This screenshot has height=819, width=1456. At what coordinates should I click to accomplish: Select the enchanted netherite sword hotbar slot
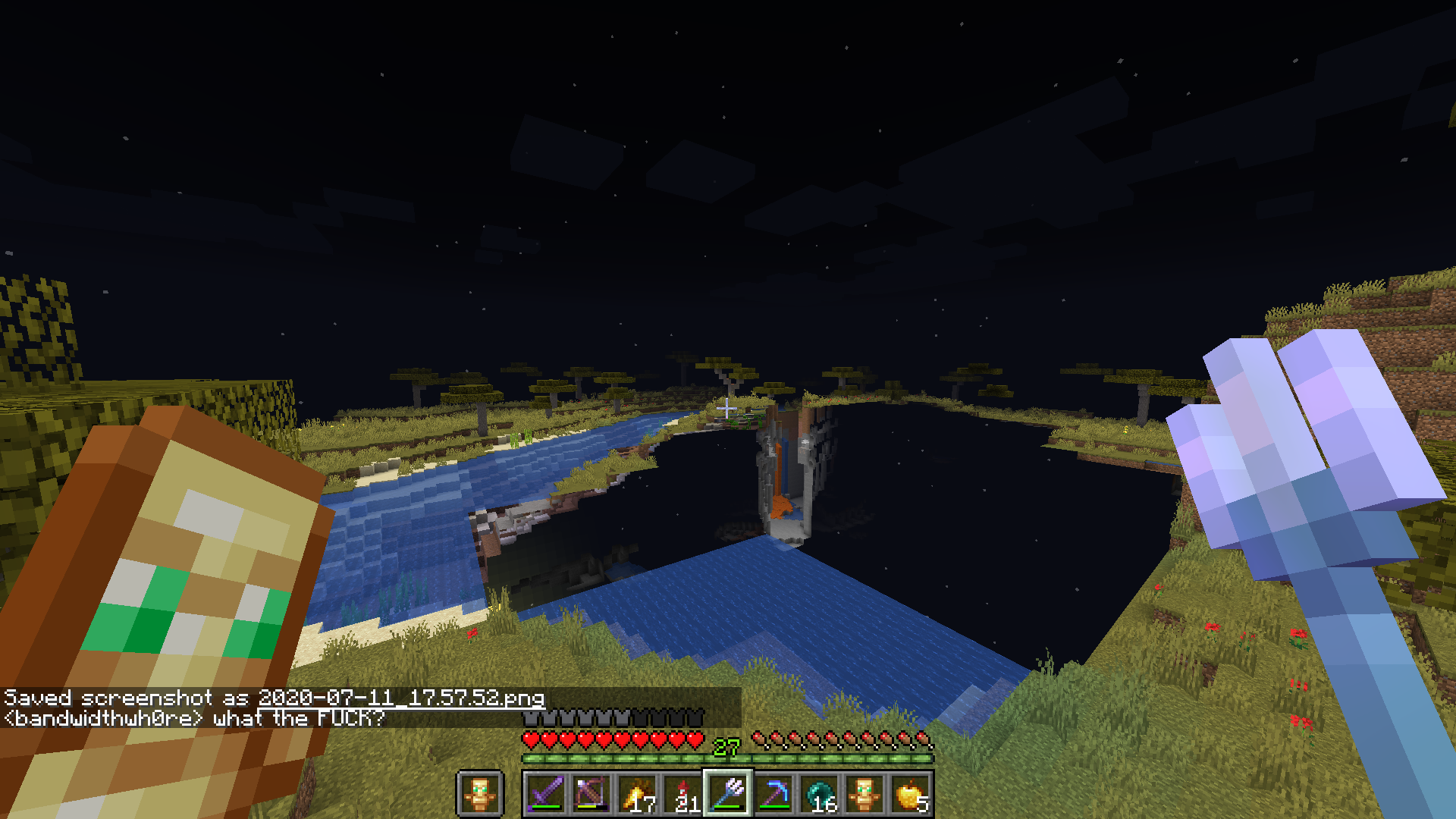tap(548, 792)
